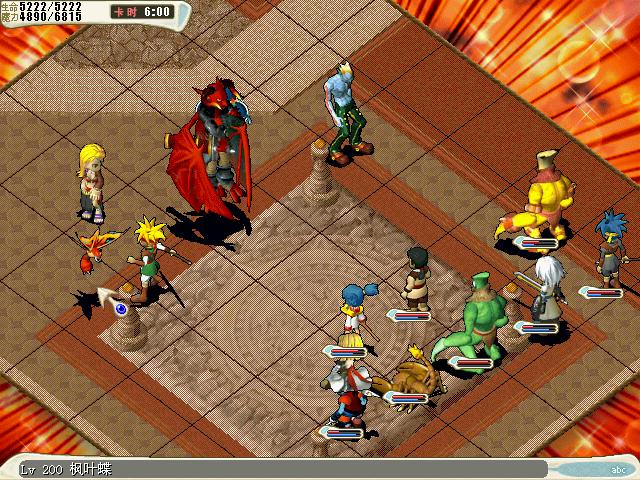Image resolution: width=640 pixels, height=480 pixels.
Task: Choose the blue spiky-haired ally
Action: point(607,248)
